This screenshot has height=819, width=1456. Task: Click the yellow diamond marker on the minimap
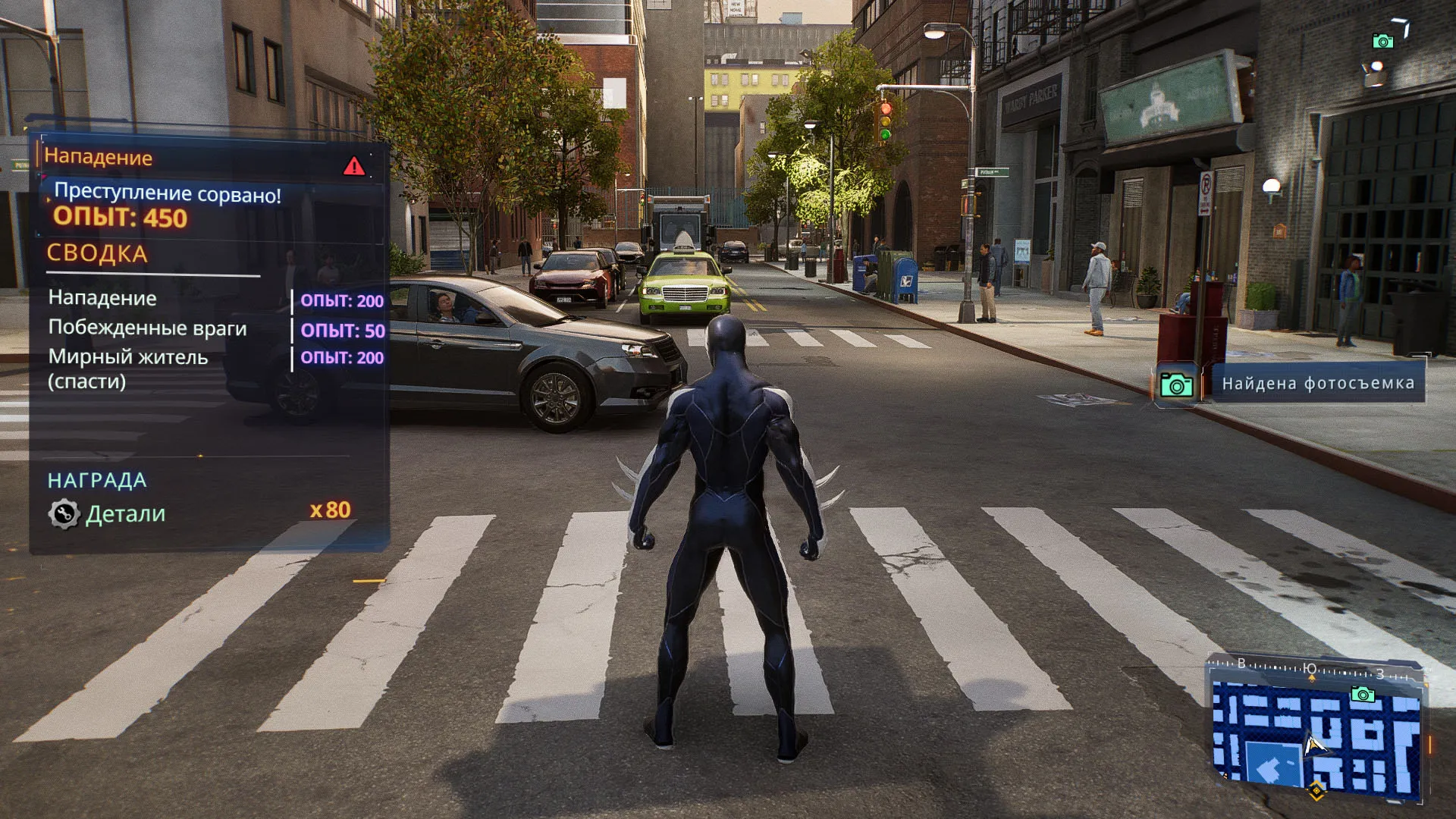[x=1316, y=791]
